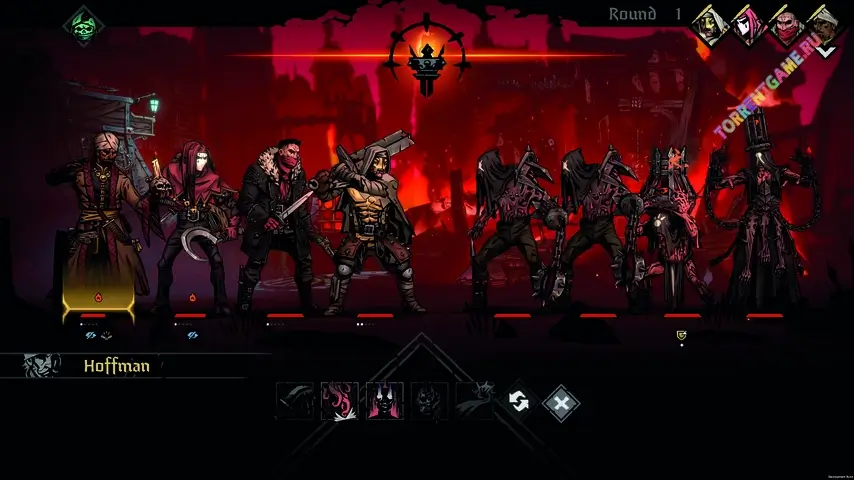
Task: Open the green face icon in the top-left
Action: click(81, 25)
